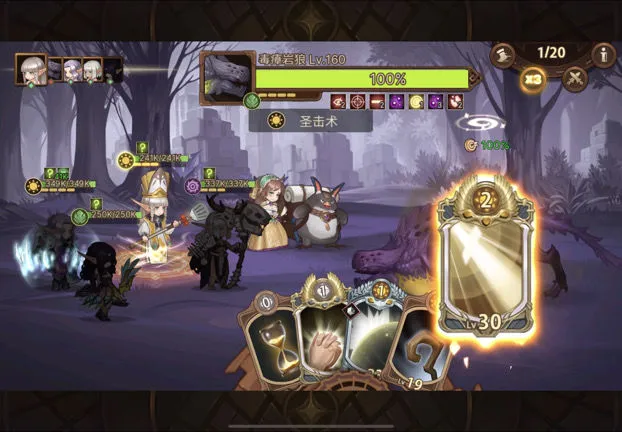This screenshot has width=622, height=432.
Task: Open the flag button beside the turn counter
Action: [x=503, y=54]
